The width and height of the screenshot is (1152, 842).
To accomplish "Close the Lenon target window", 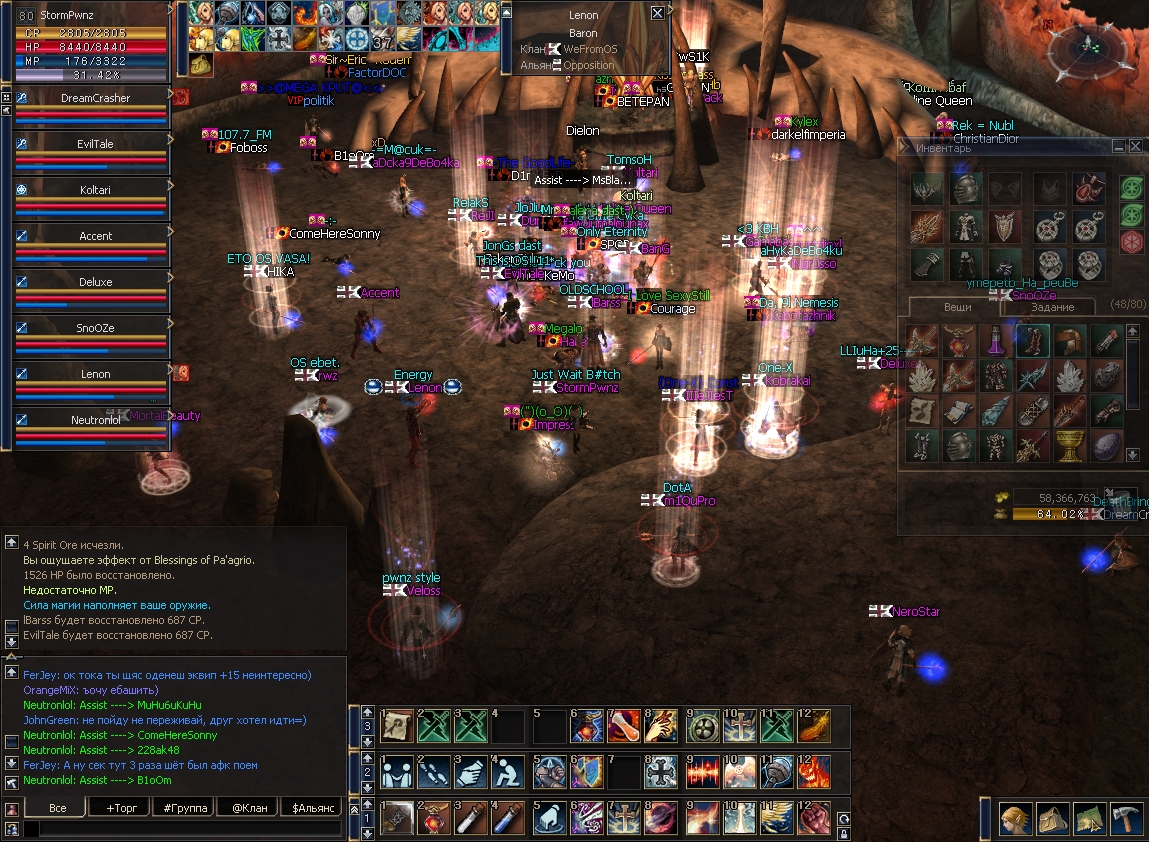I will pyautogui.click(x=657, y=13).
